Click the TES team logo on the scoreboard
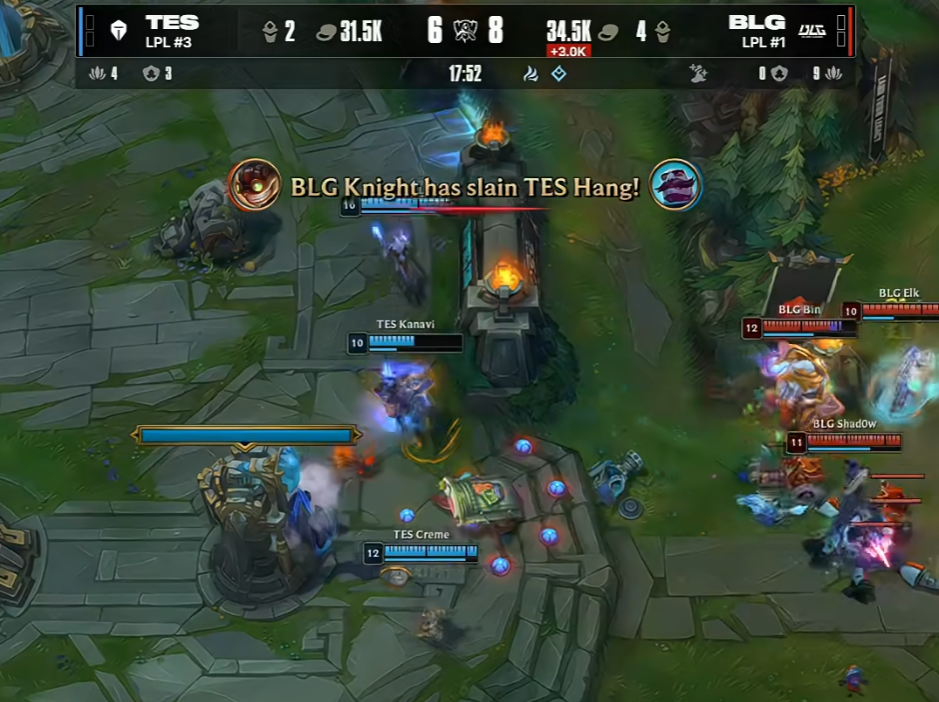Screen dimensions: 939x702 click(x=116, y=31)
